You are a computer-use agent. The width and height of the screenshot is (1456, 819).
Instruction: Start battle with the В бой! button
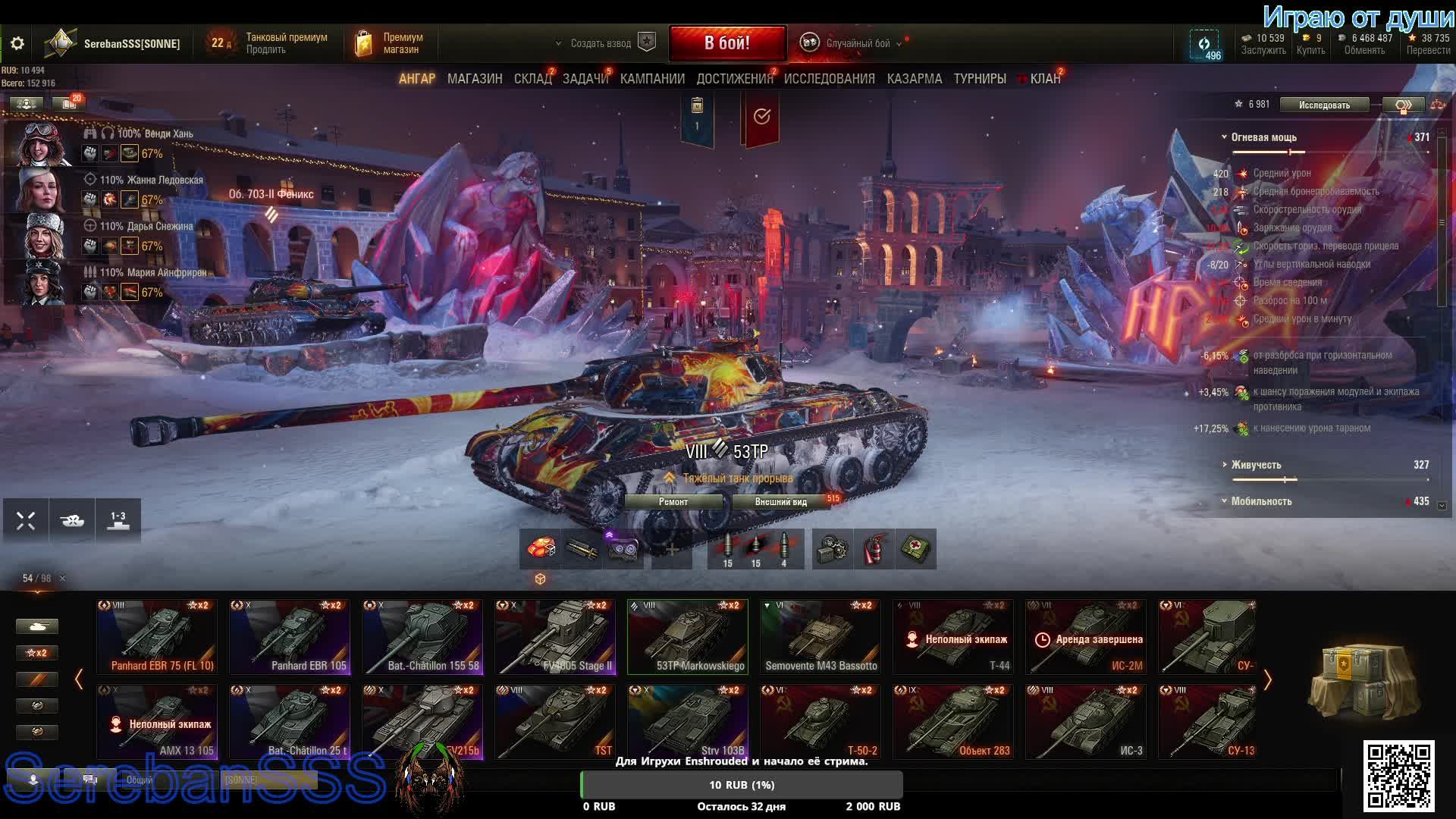726,43
